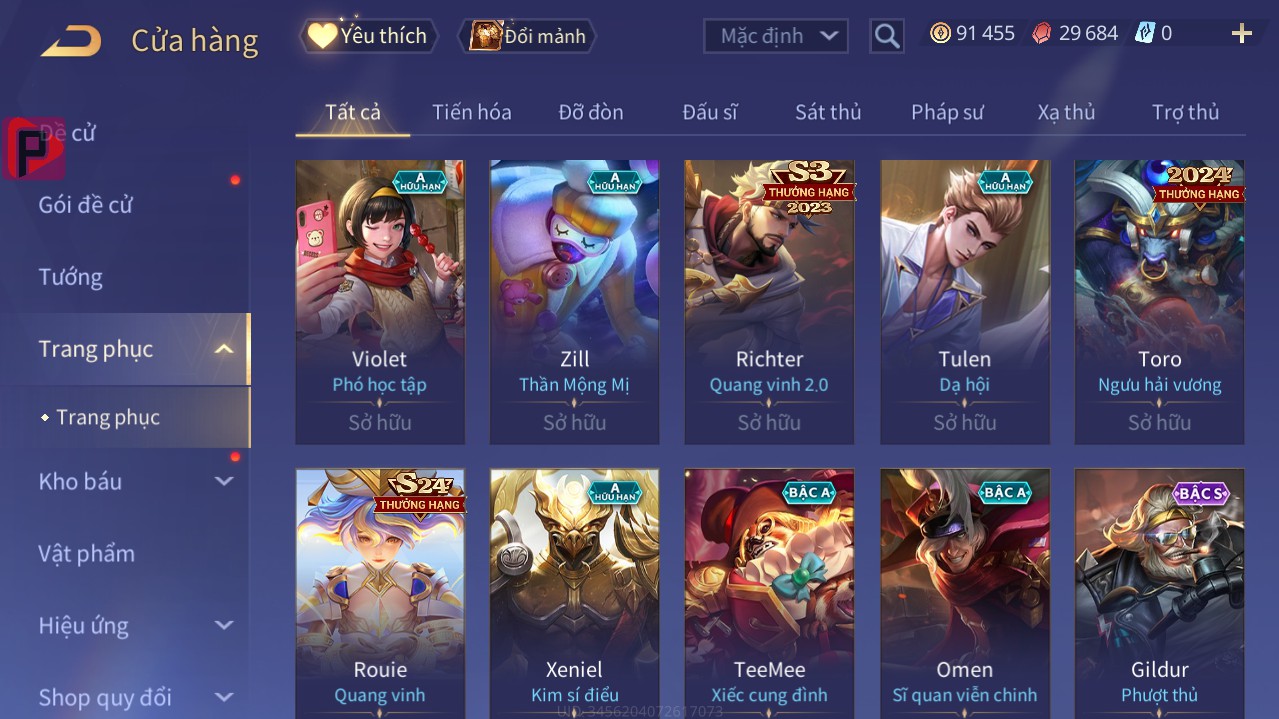Click the magnifying glass search button
Viewport: 1279px width, 719px height.
887,36
